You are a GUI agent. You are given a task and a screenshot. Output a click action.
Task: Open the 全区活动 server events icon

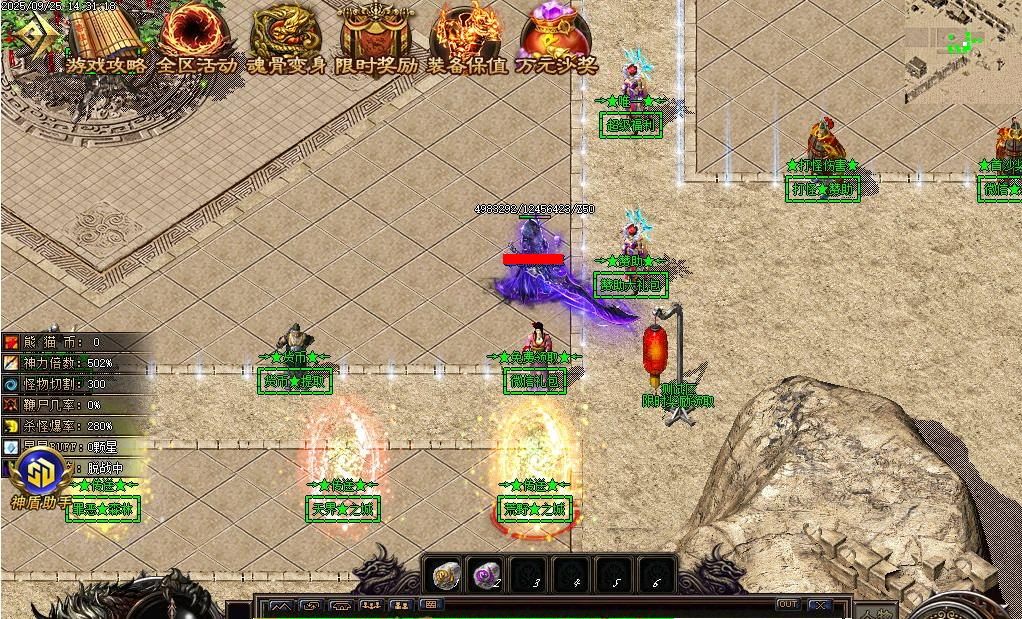(x=196, y=40)
